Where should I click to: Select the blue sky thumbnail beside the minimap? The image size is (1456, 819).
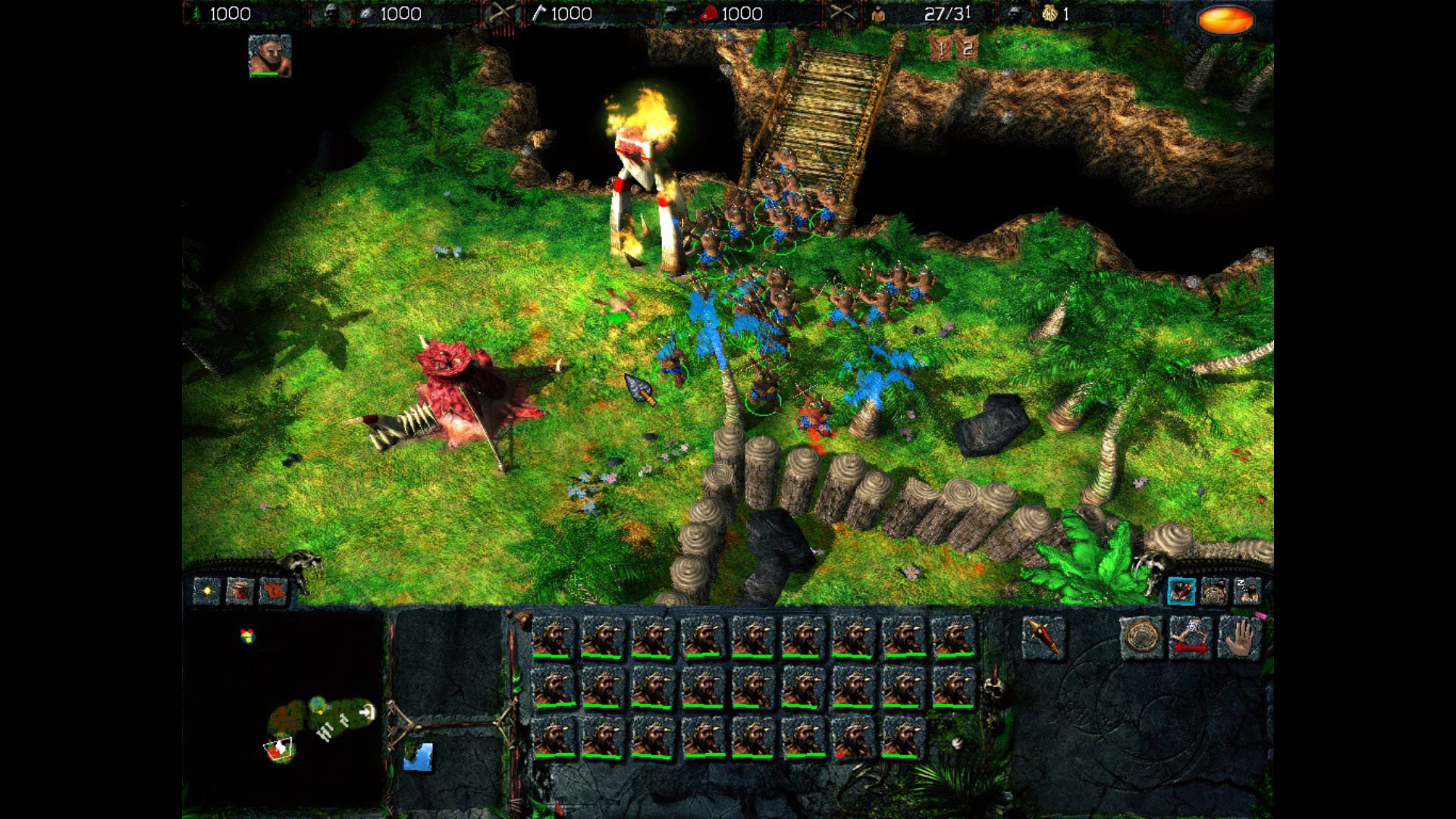pyautogui.click(x=418, y=756)
